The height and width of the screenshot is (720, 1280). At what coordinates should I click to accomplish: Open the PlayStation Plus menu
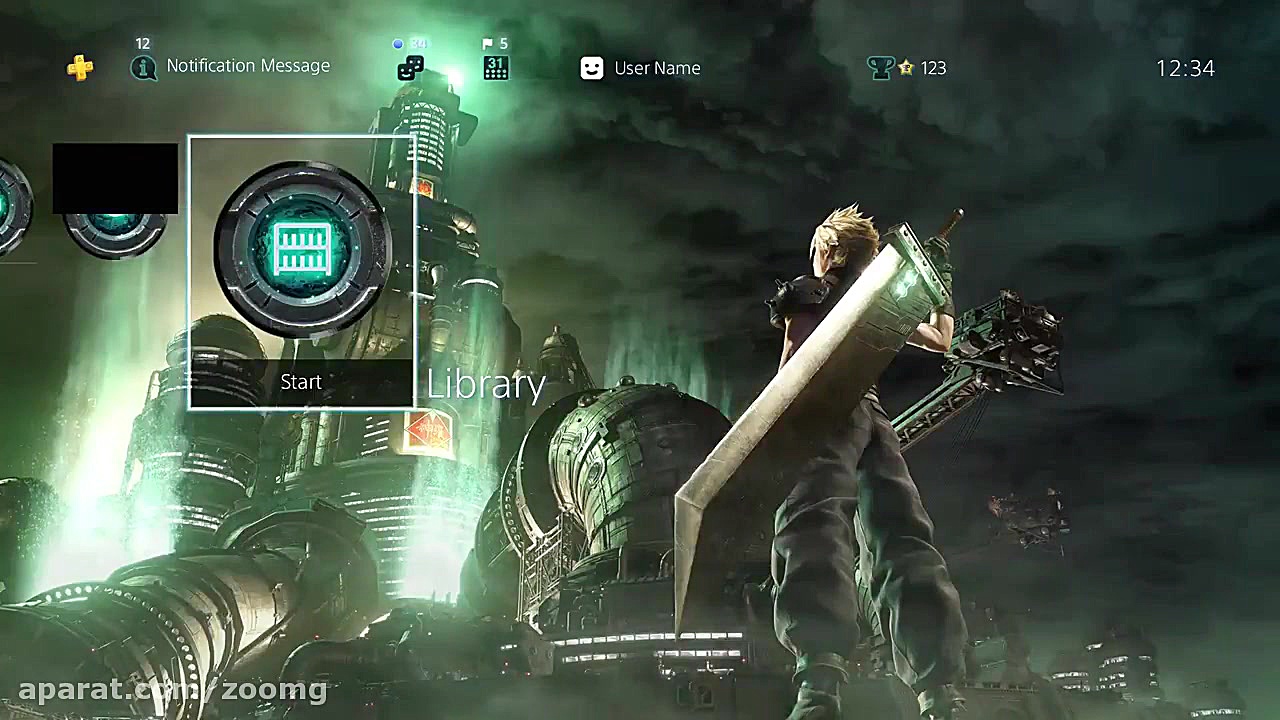[81, 68]
